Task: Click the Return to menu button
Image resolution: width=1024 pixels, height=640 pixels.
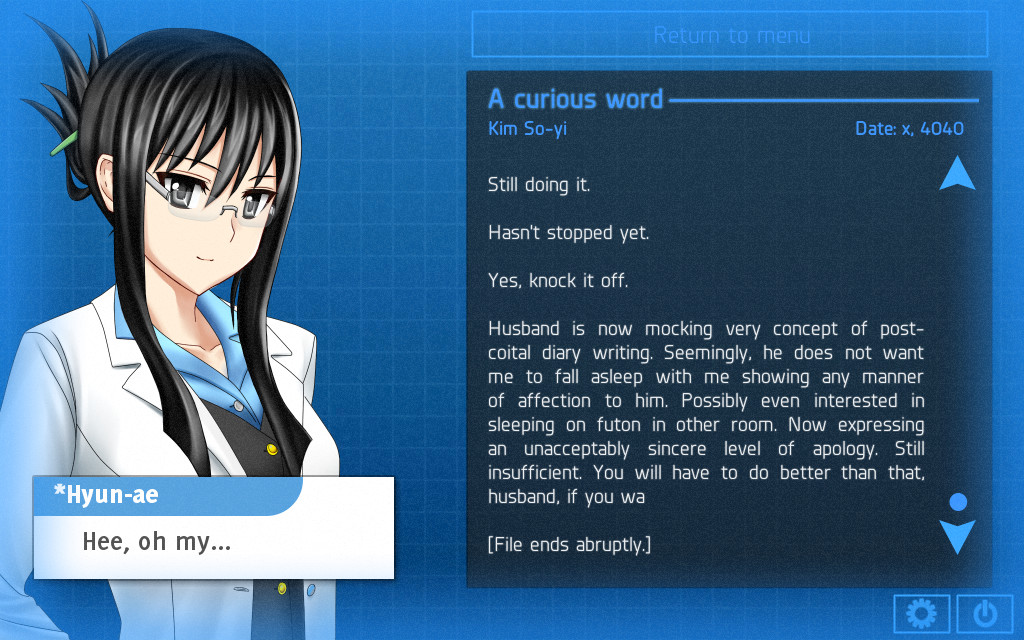Action: pos(730,35)
